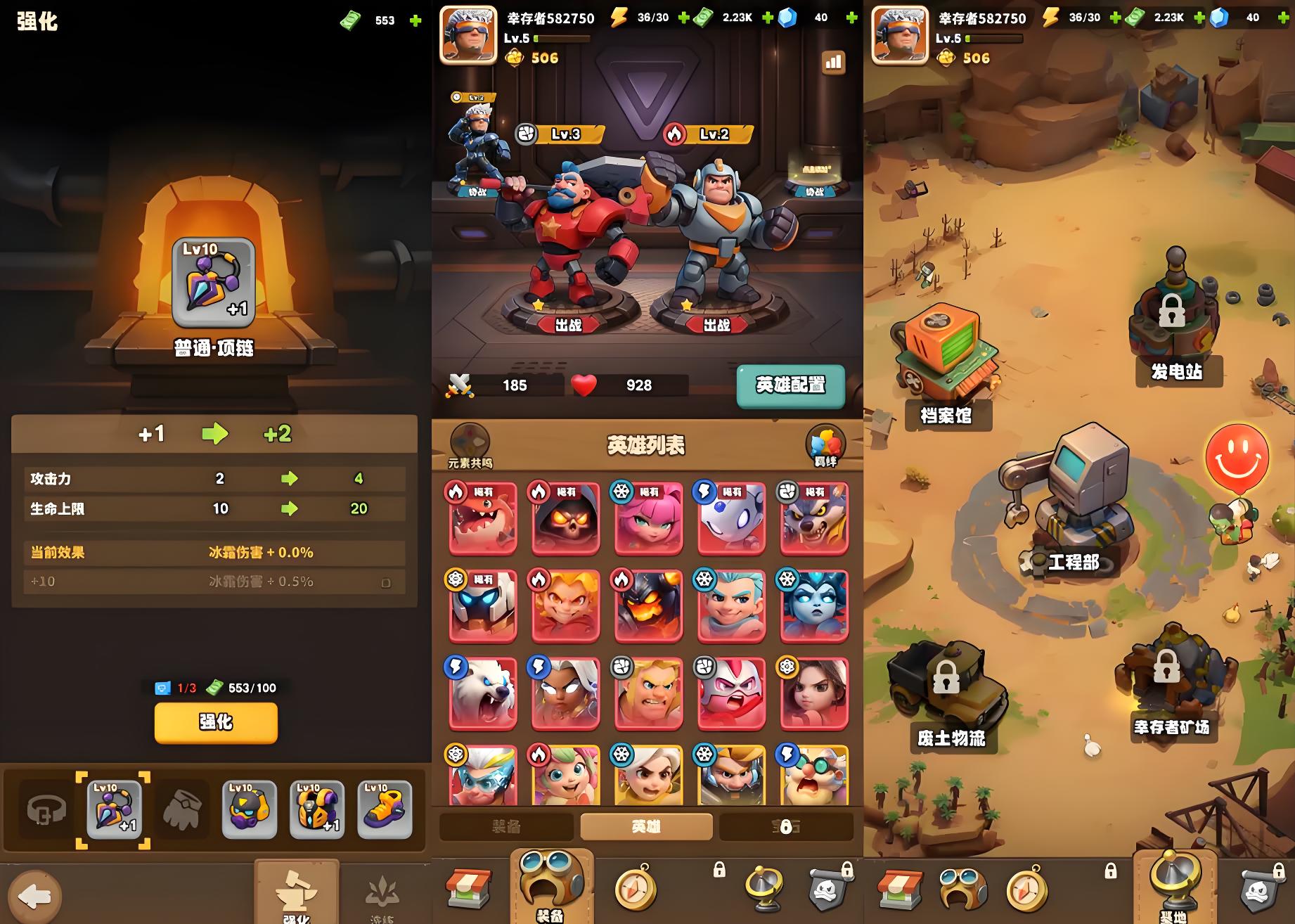This screenshot has width=1295, height=924.
Task: Select the hooded skull hero card
Action: (566, 518)
